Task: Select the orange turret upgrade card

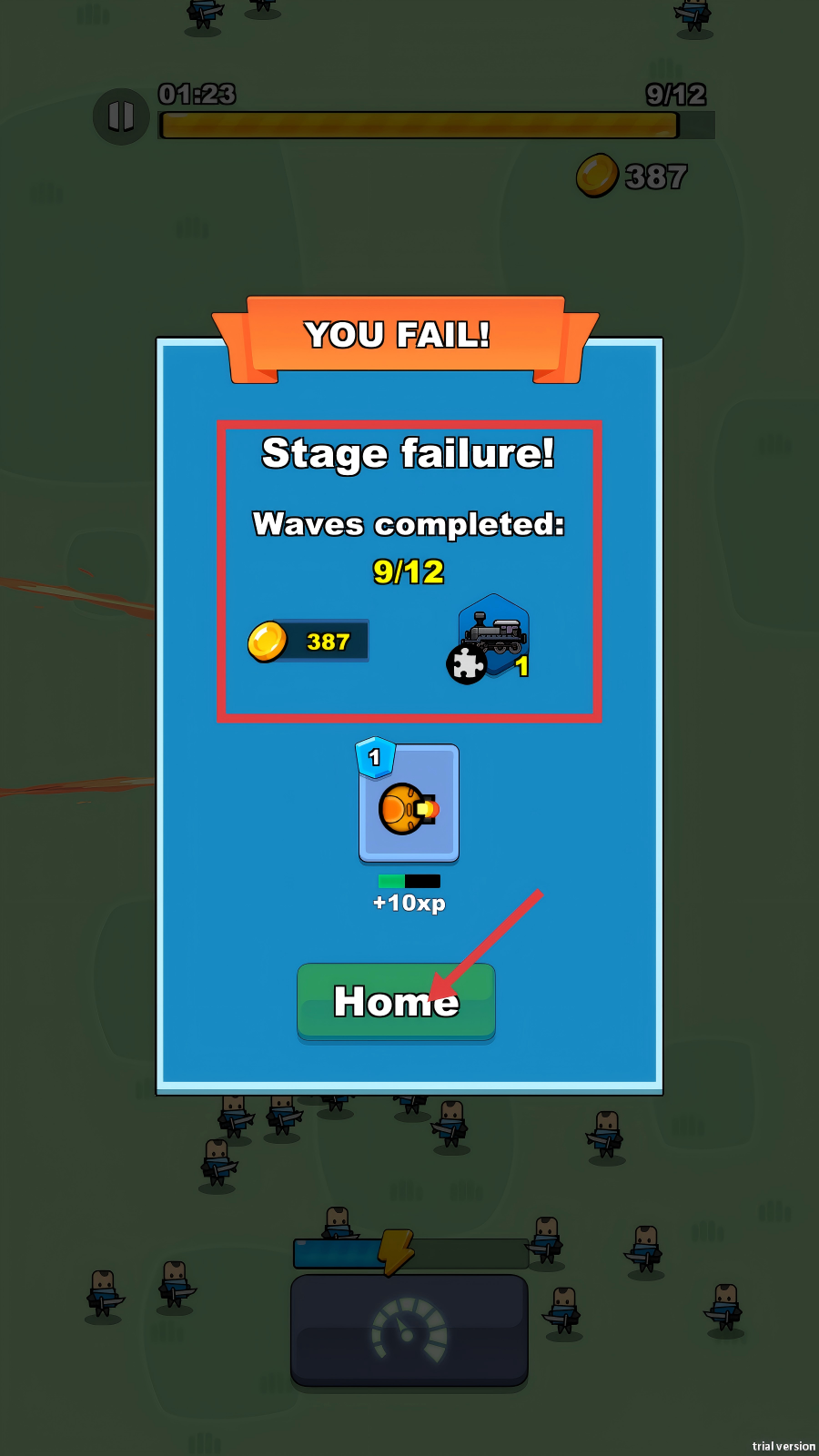Action: coord(409,804)
